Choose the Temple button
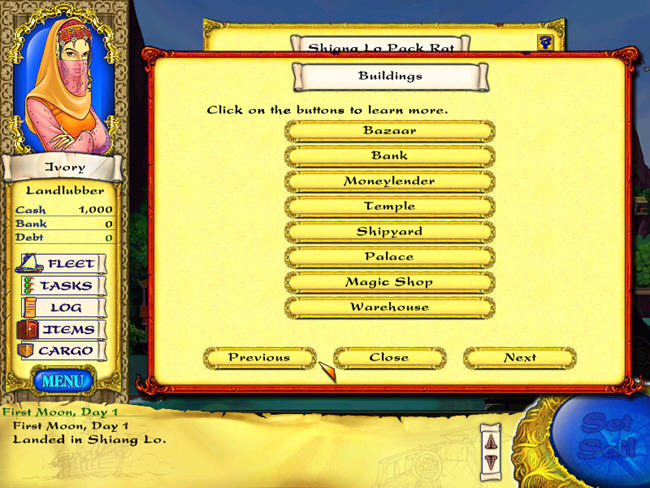 (x=390, y=206)
